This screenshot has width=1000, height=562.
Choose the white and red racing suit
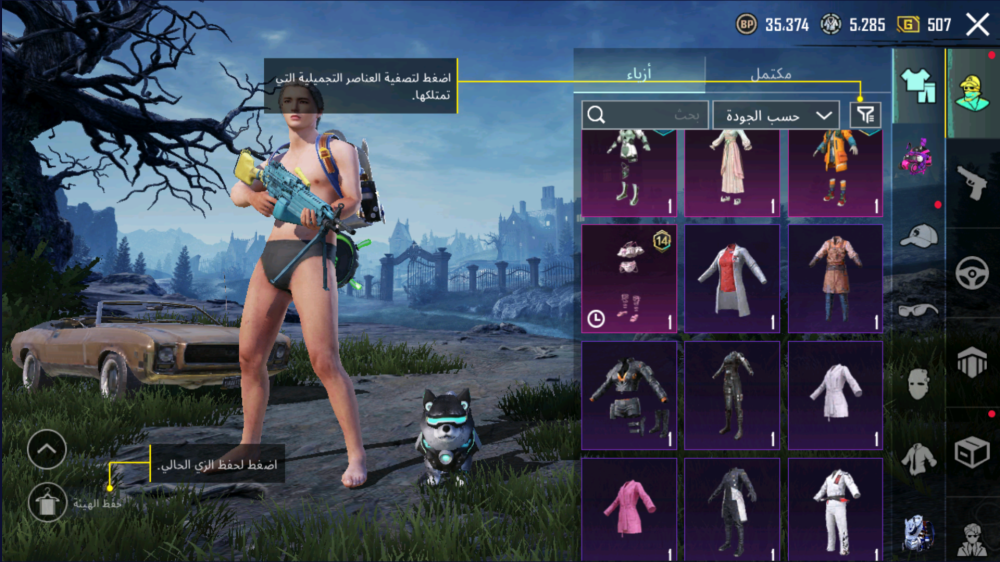tap(835, 509)
